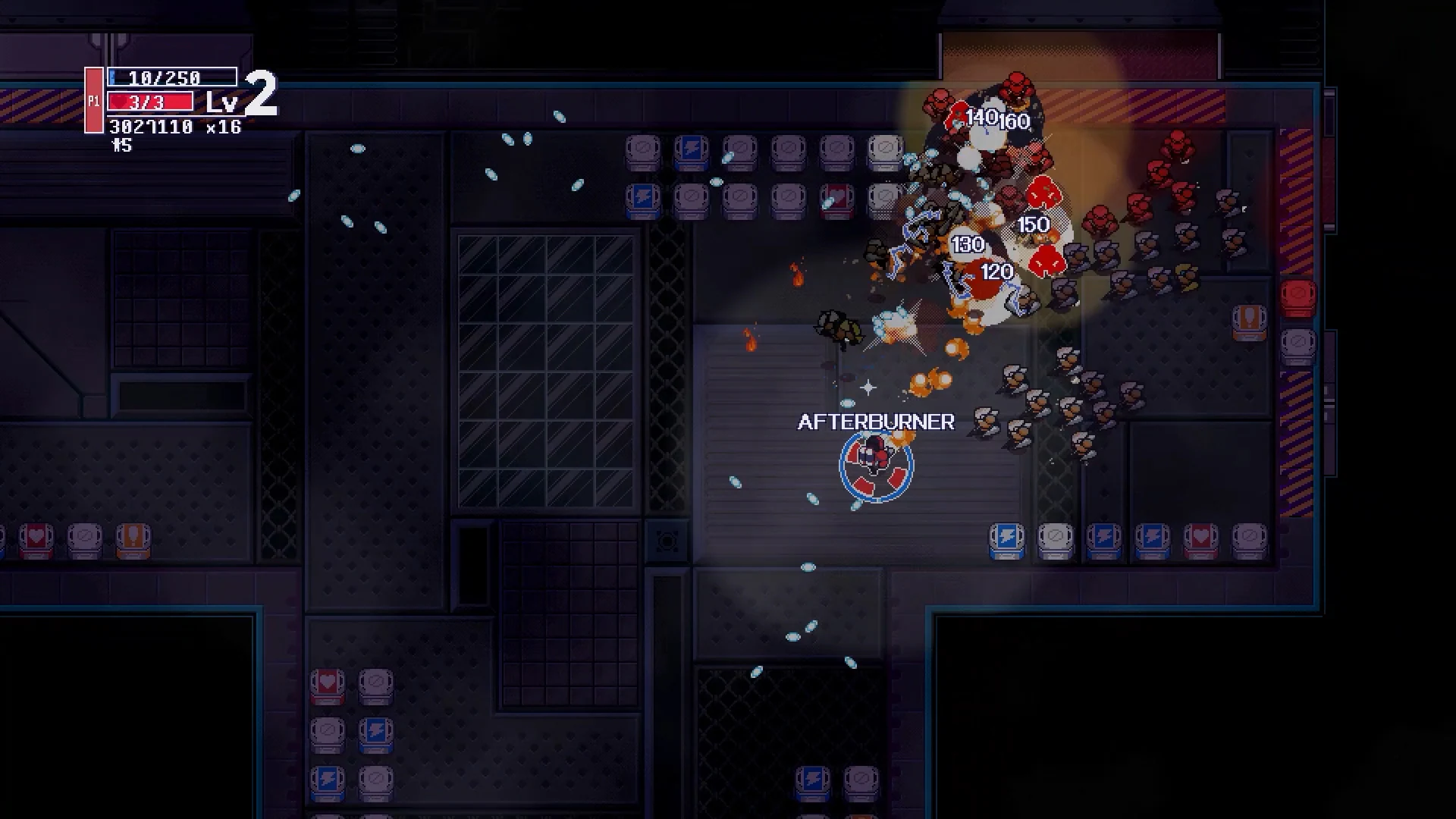Select the Lv 2 level indicator
The height and width of the screenshot is (819, 1456).
pos(239,99)
